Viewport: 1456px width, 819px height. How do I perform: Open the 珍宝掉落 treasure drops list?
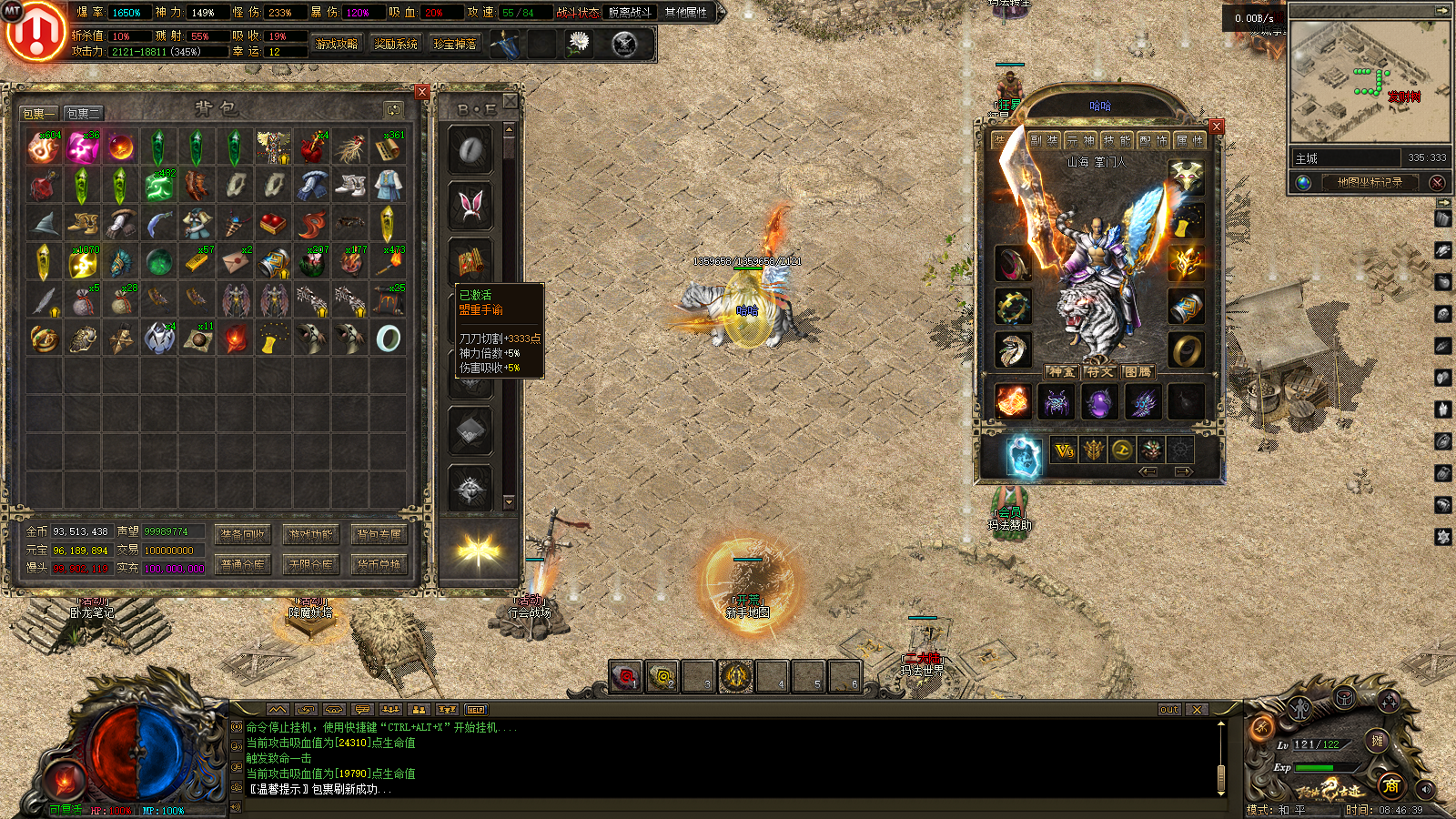click(x=455, y=44)
